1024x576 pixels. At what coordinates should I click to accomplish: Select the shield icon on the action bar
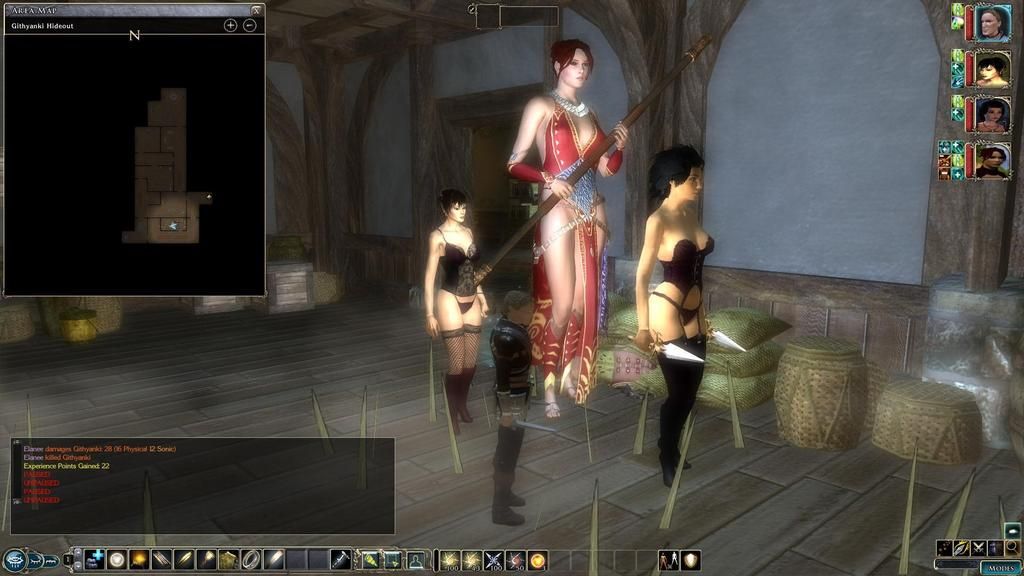pos(691,560)
